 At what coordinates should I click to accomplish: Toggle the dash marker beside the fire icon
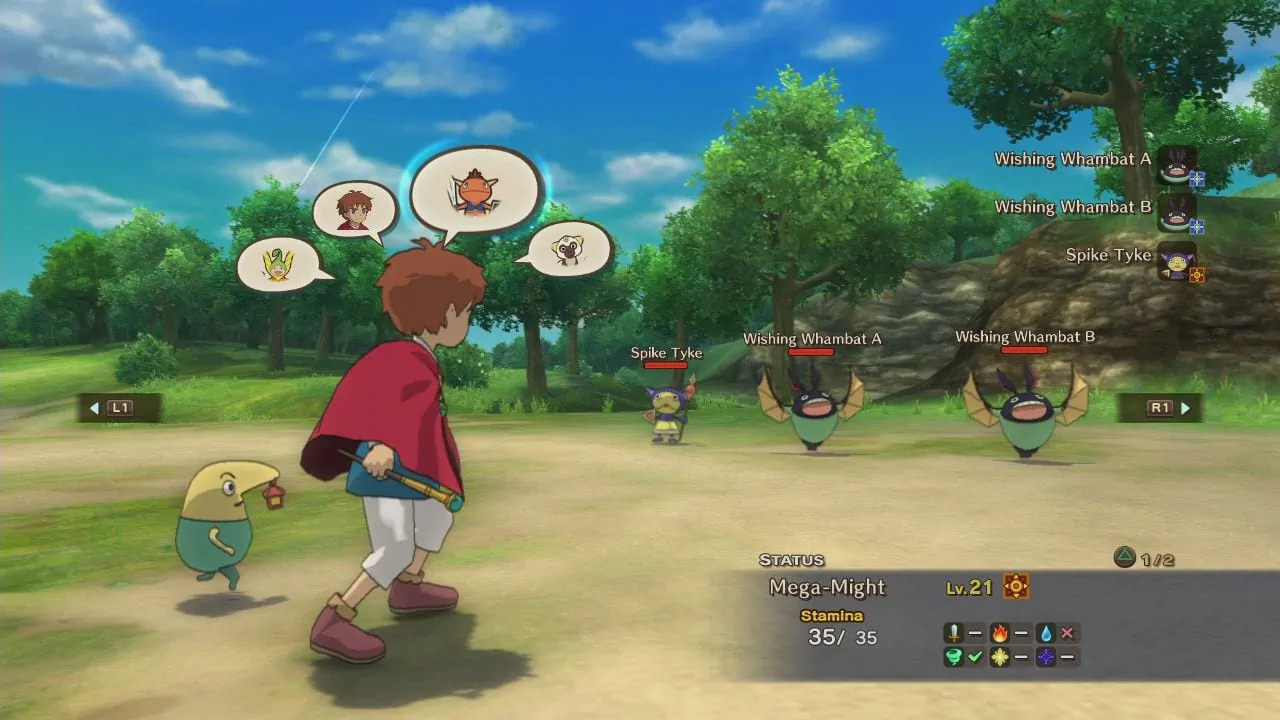coord(1021,632)
